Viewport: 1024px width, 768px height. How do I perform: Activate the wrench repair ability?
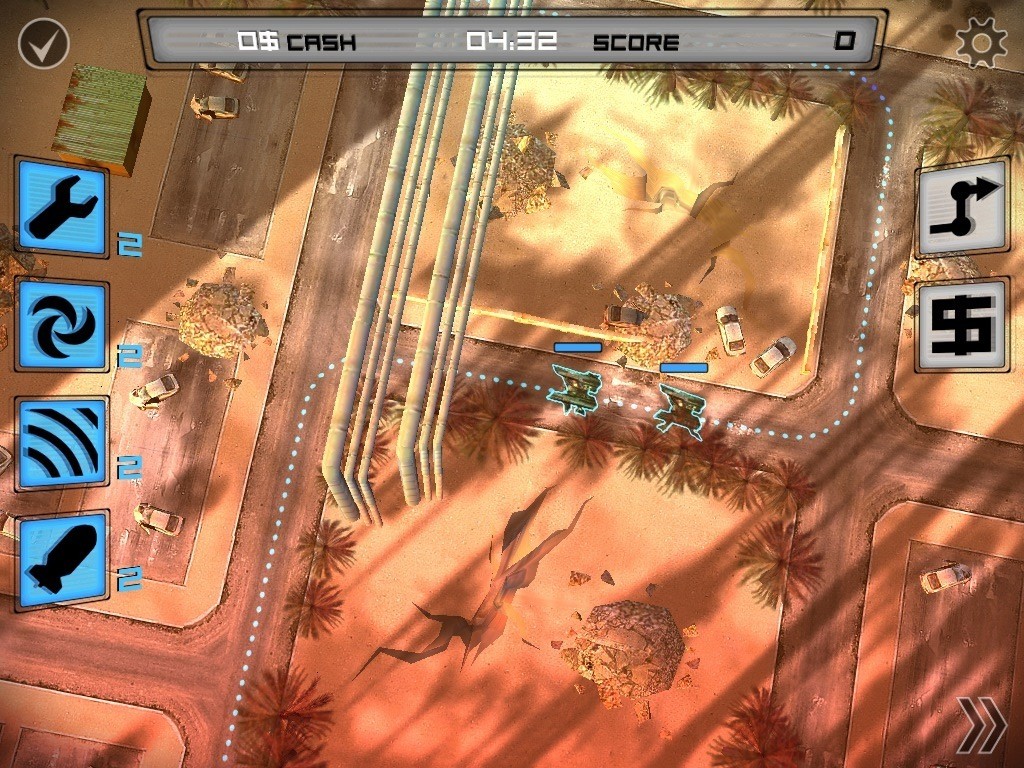(x=62, y=207)
